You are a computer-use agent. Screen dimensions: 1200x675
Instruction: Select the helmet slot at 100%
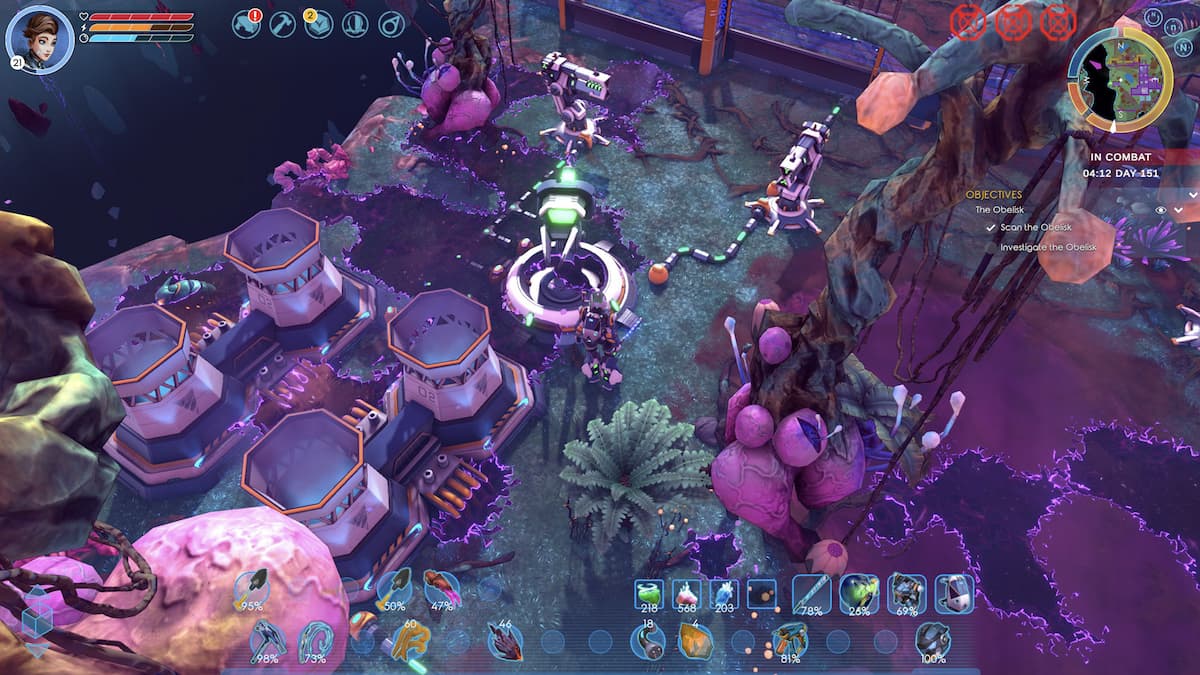click(x=932, y=640)
